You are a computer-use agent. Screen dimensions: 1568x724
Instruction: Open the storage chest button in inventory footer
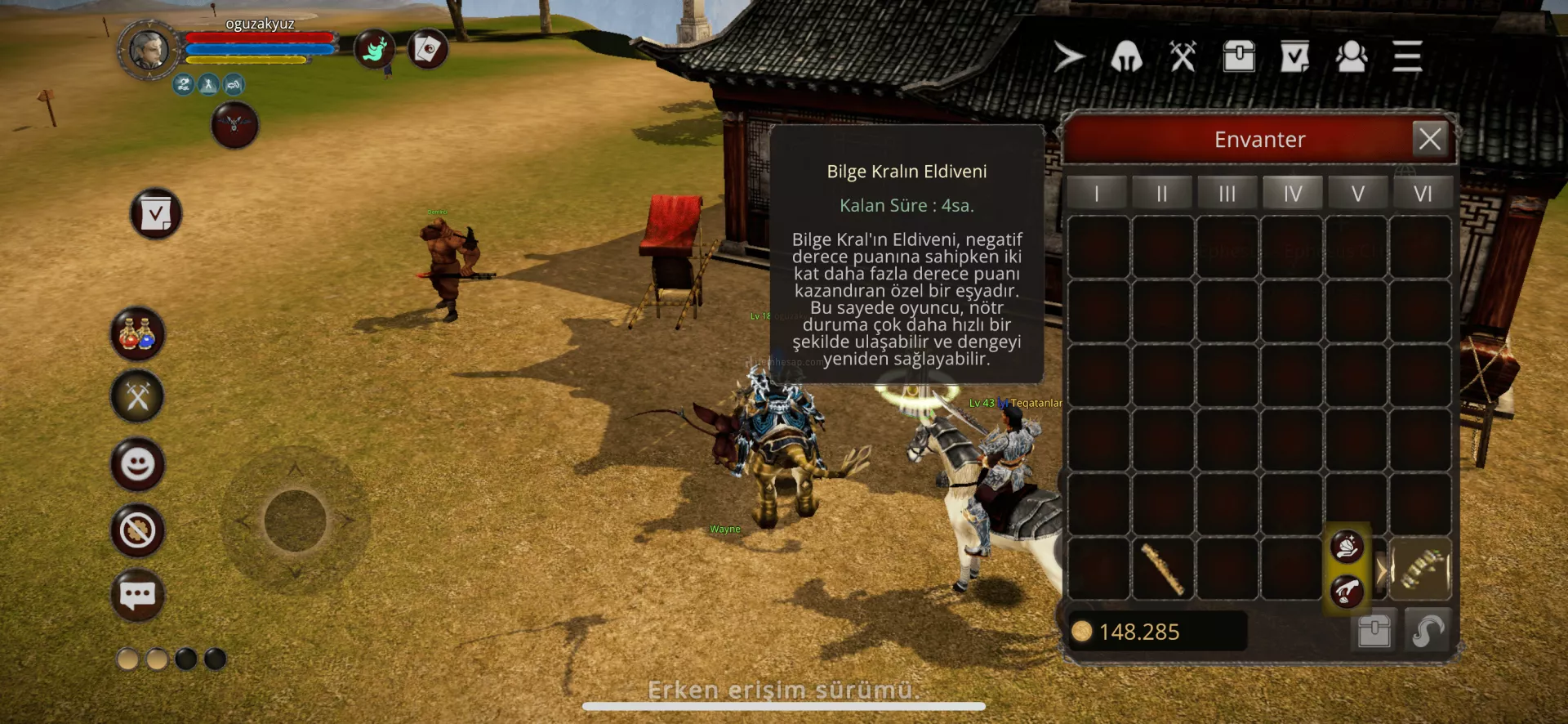point(1374,631)
